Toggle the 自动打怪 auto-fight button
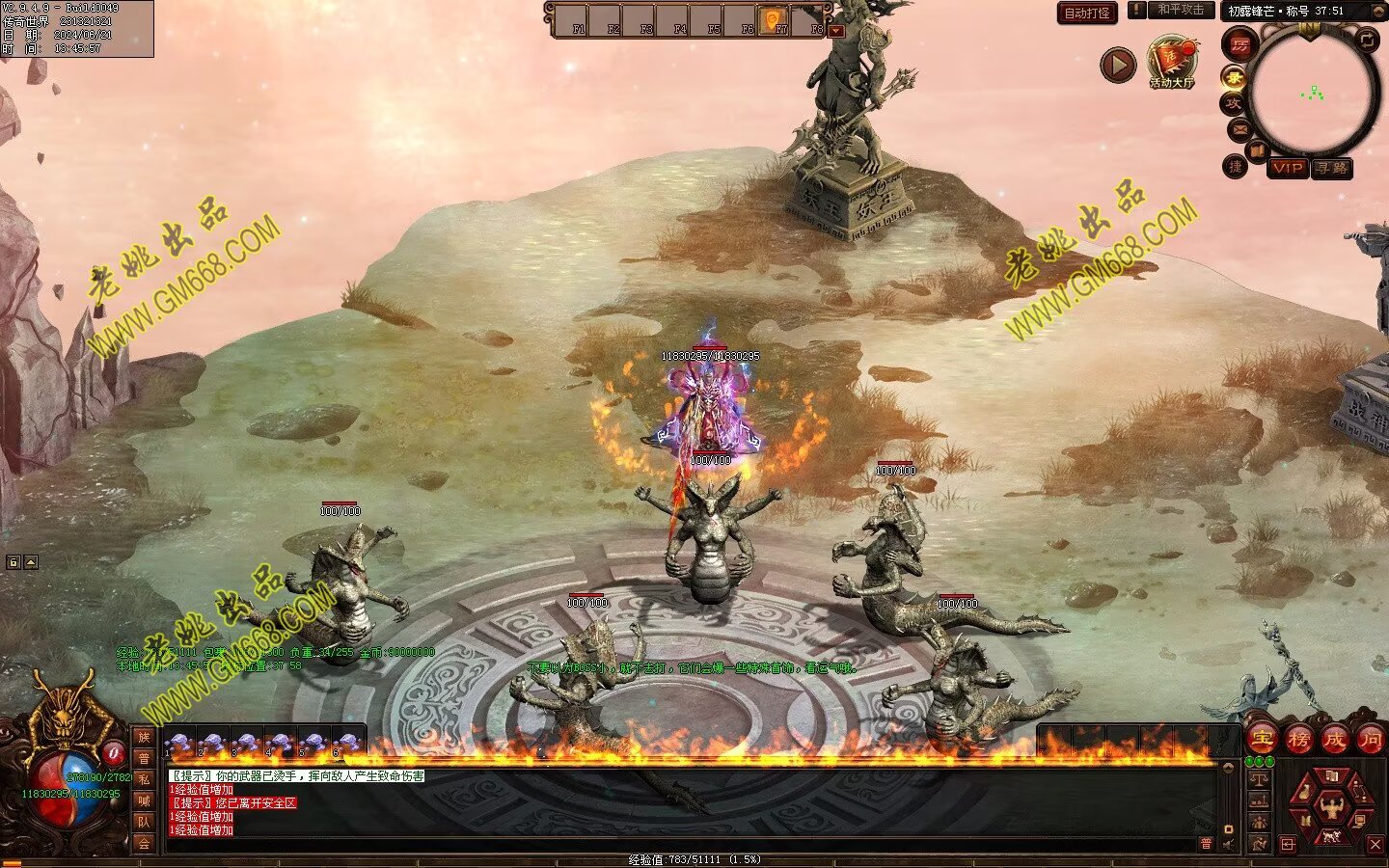Screen dimensions: 1389x868 [x=1087, y=13]
